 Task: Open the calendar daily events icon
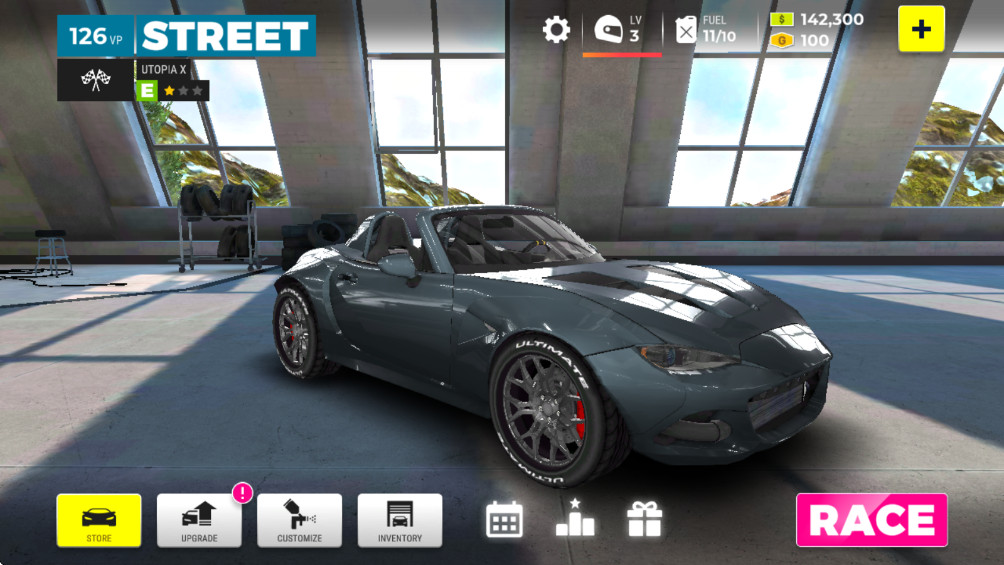click(505, 519)
